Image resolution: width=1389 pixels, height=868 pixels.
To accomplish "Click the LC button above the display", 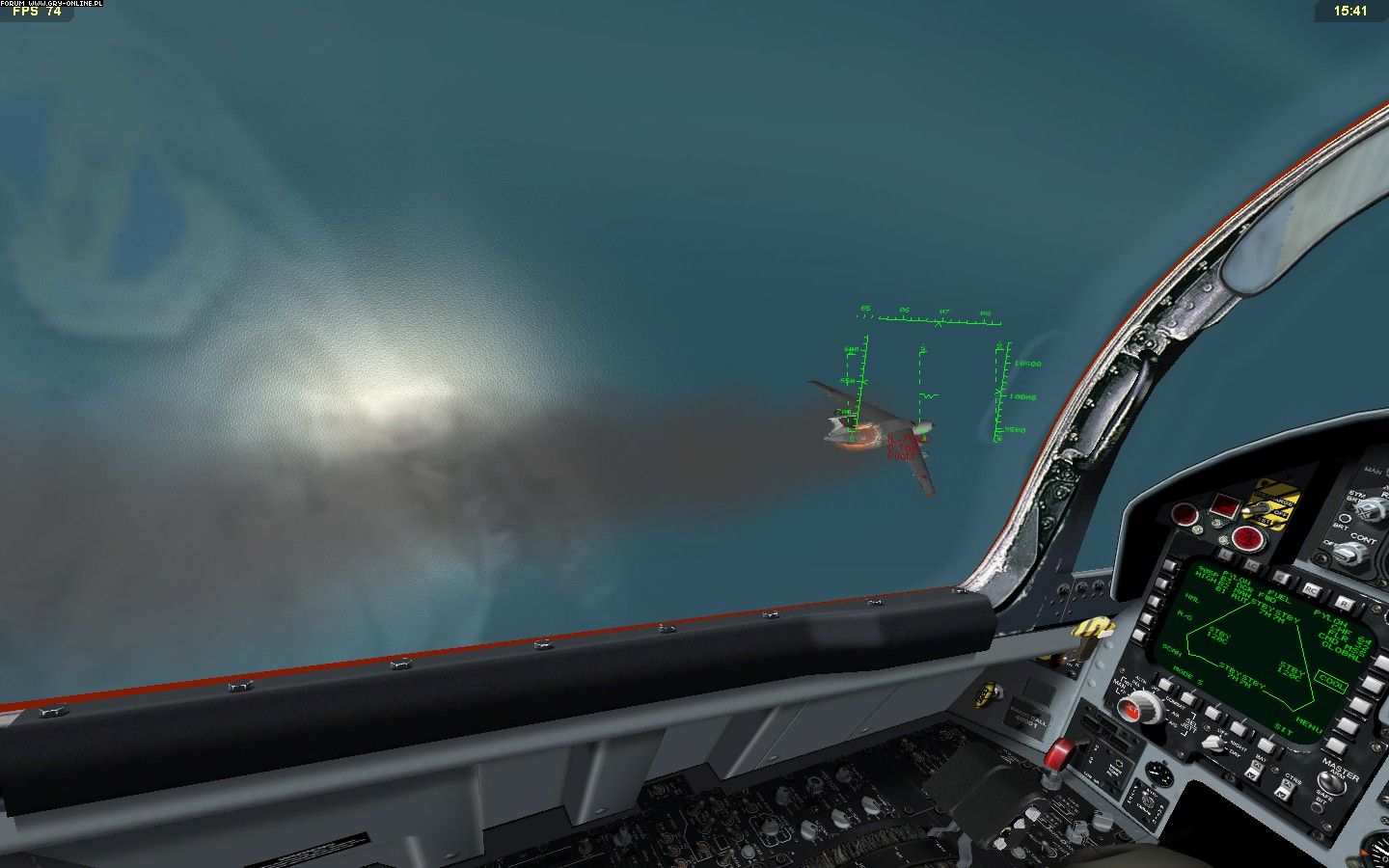I will click(1252, 565).
